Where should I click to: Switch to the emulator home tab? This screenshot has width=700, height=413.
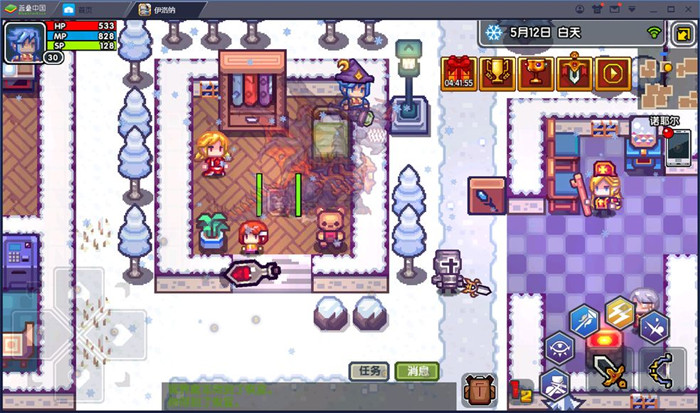[85, 8]
